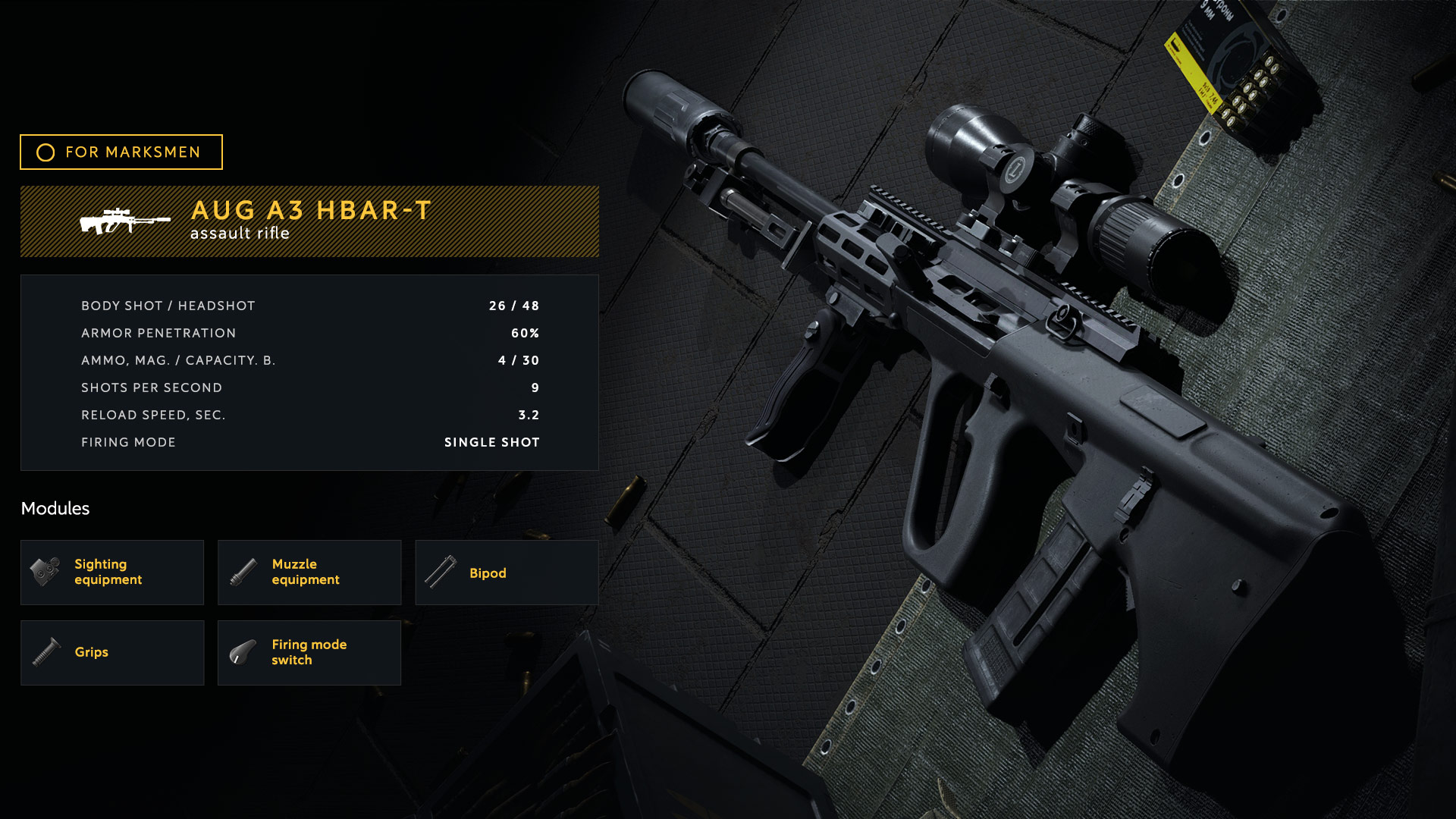Viewport: 1456px width, 819px height.
Task: Open the Grips module
Action: (x=112, y=653)
